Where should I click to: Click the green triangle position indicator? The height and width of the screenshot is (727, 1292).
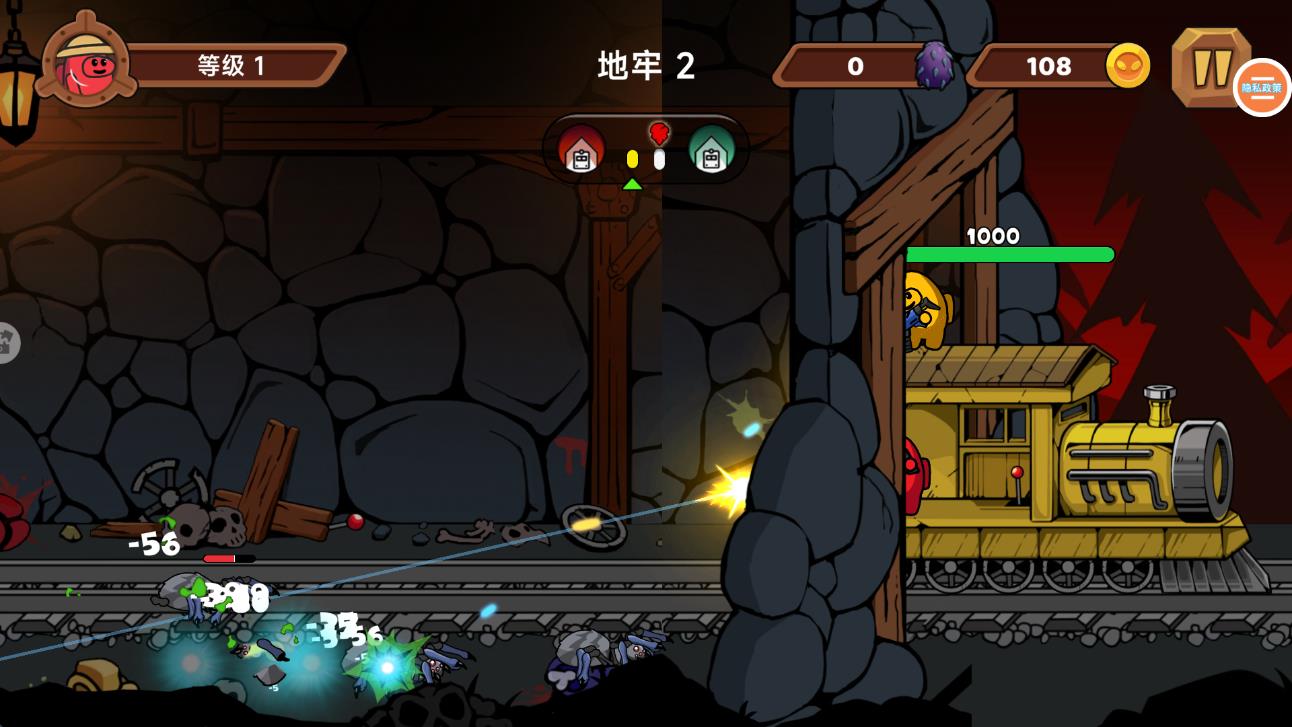[633, 184]
